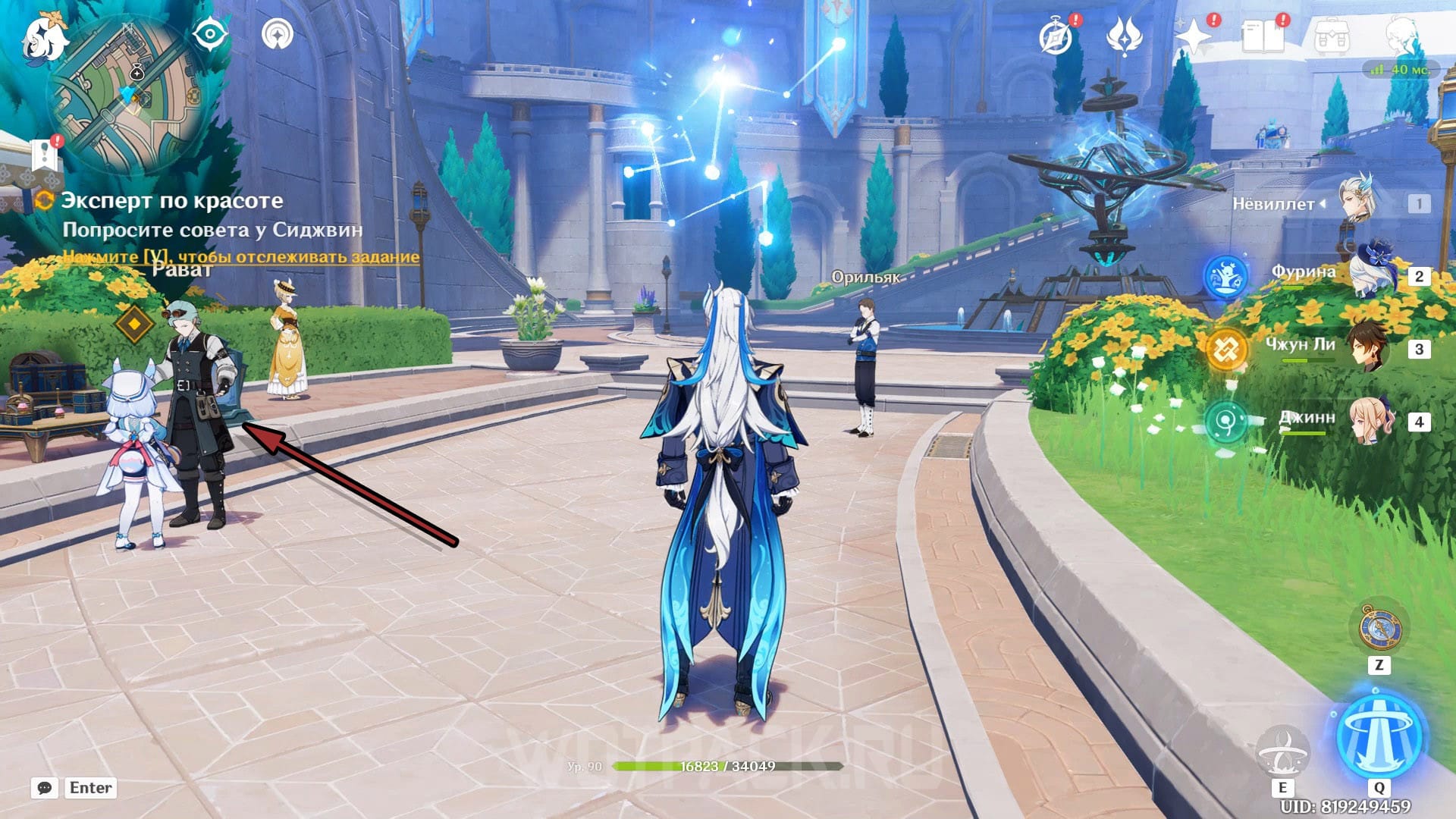
Task: Open the co-op signal icon
Action: click(278, 35)
